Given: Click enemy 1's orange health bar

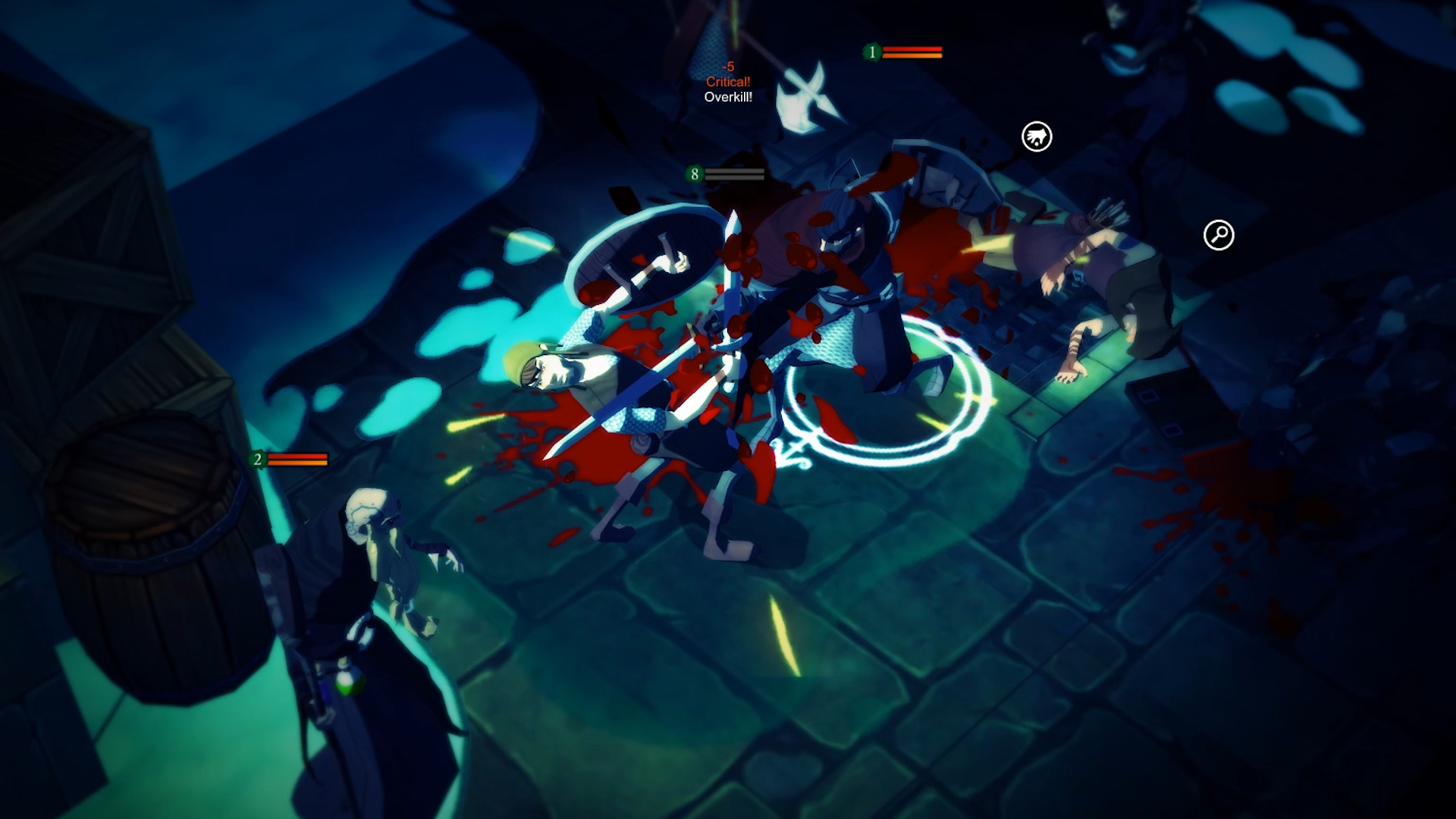Looking at the screenshot, I should [914, 54].
